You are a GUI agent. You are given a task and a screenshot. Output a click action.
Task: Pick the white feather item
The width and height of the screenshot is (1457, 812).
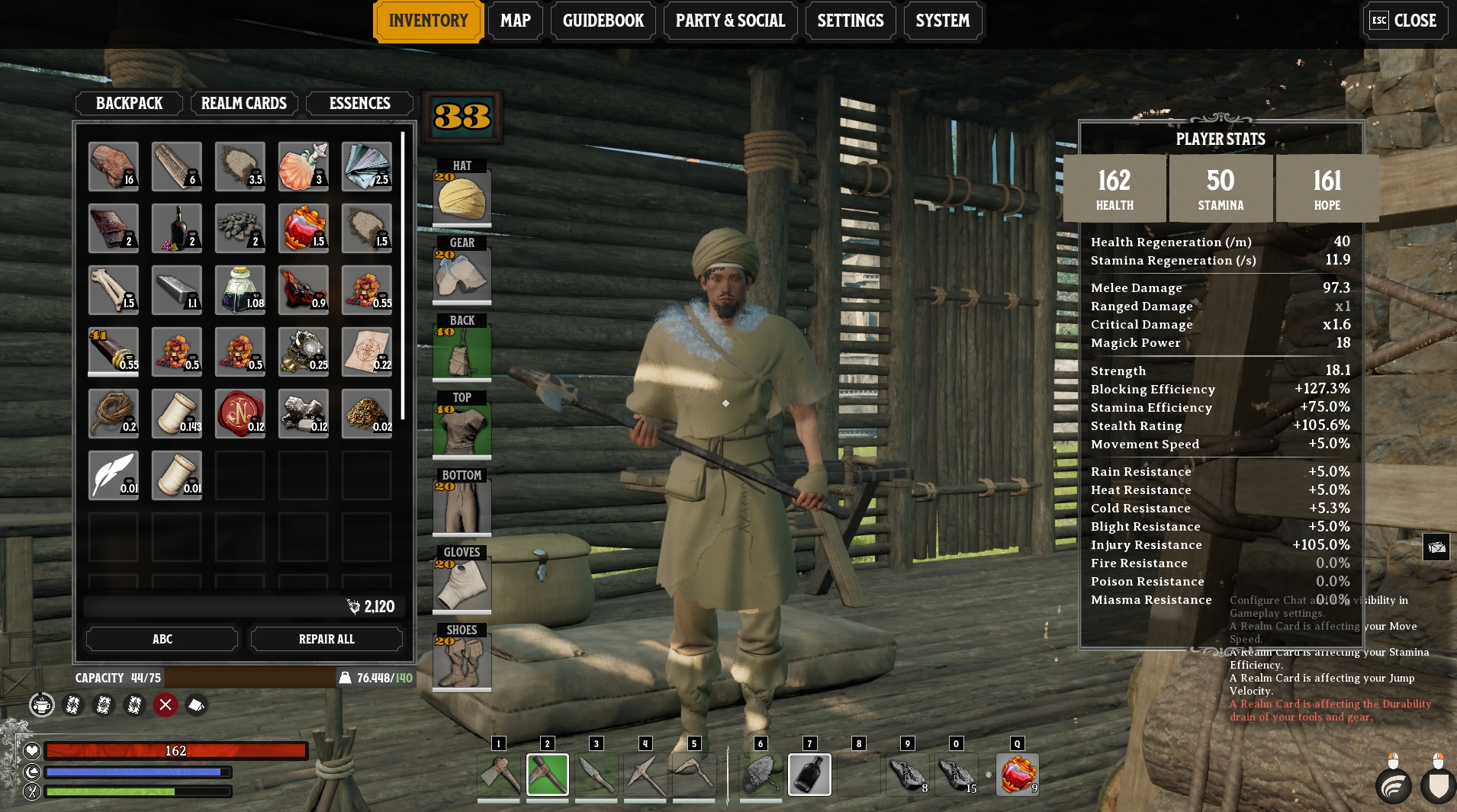113,475
